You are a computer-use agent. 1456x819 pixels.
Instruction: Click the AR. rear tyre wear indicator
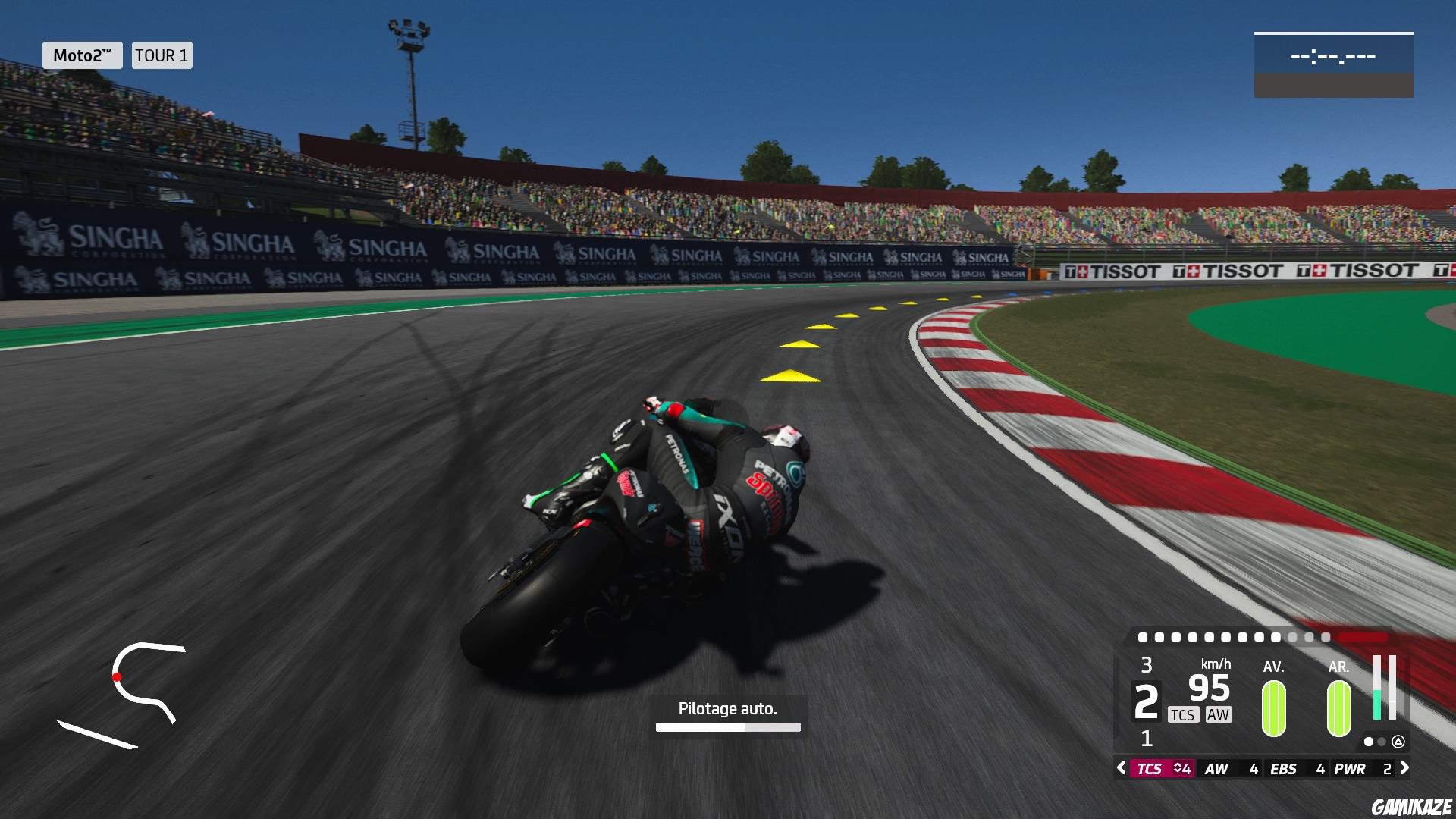1338,709
